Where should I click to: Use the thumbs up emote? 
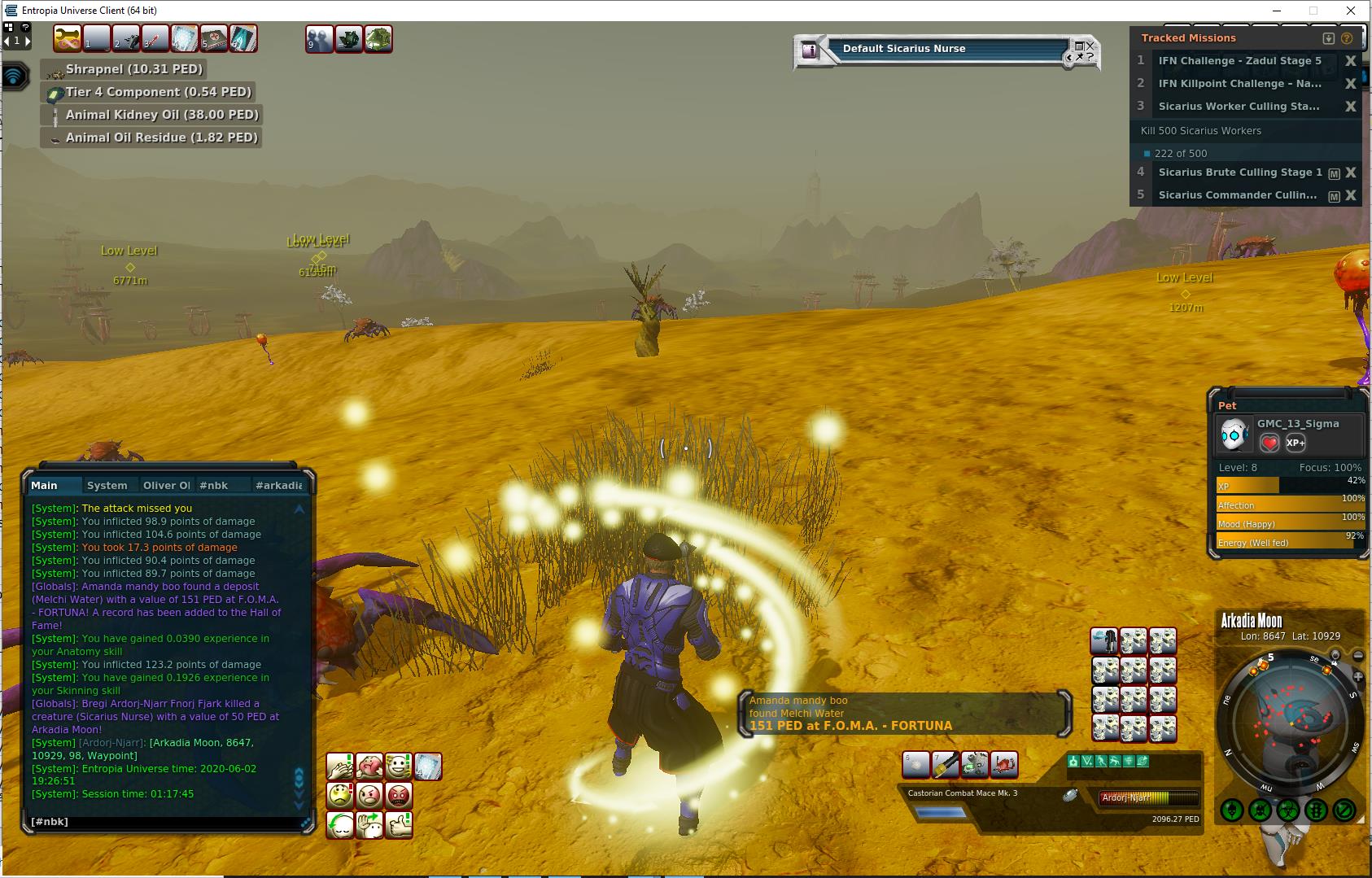(399, 824)
